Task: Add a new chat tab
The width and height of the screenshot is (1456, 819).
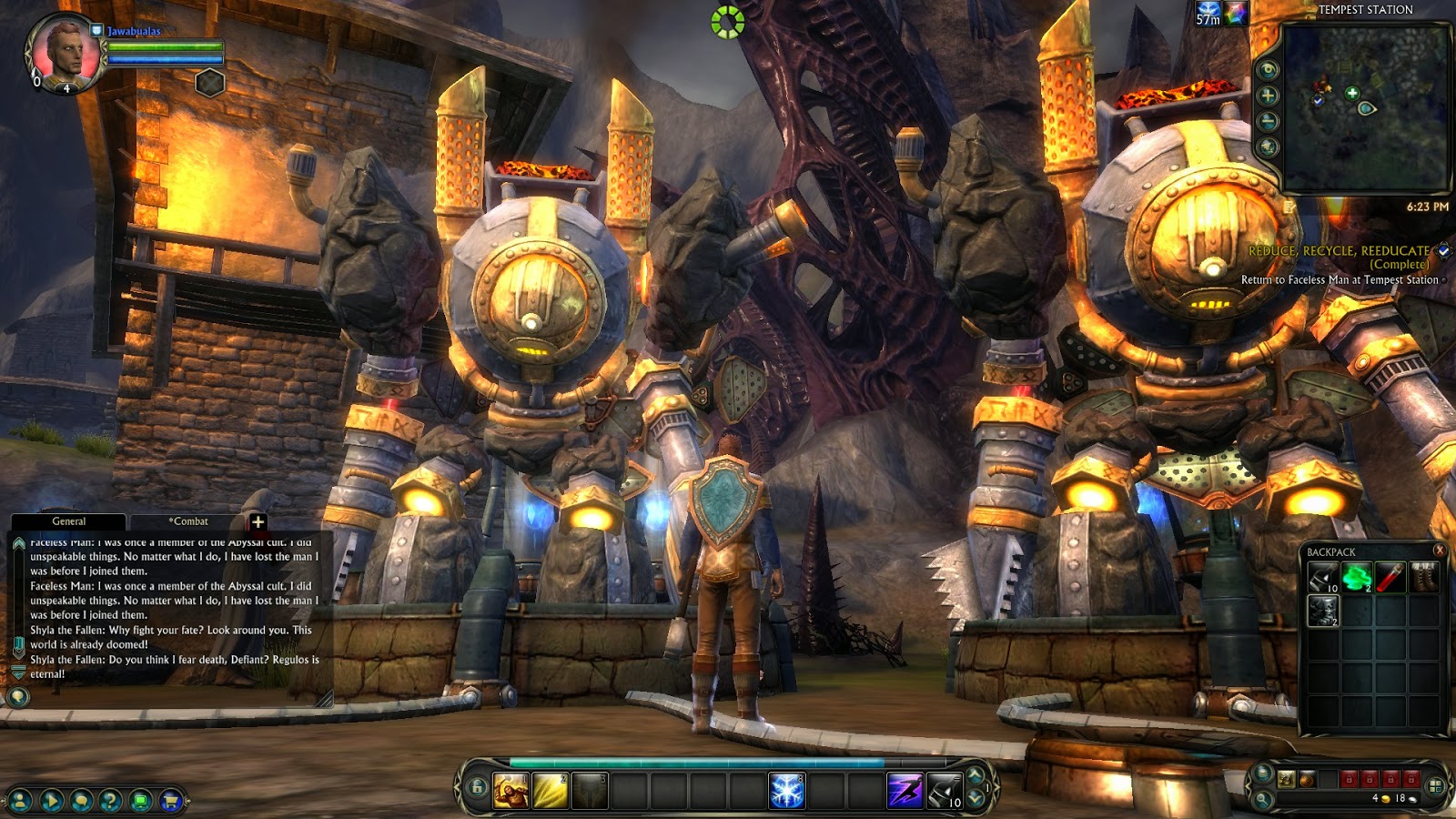Action: click(258, 521)
